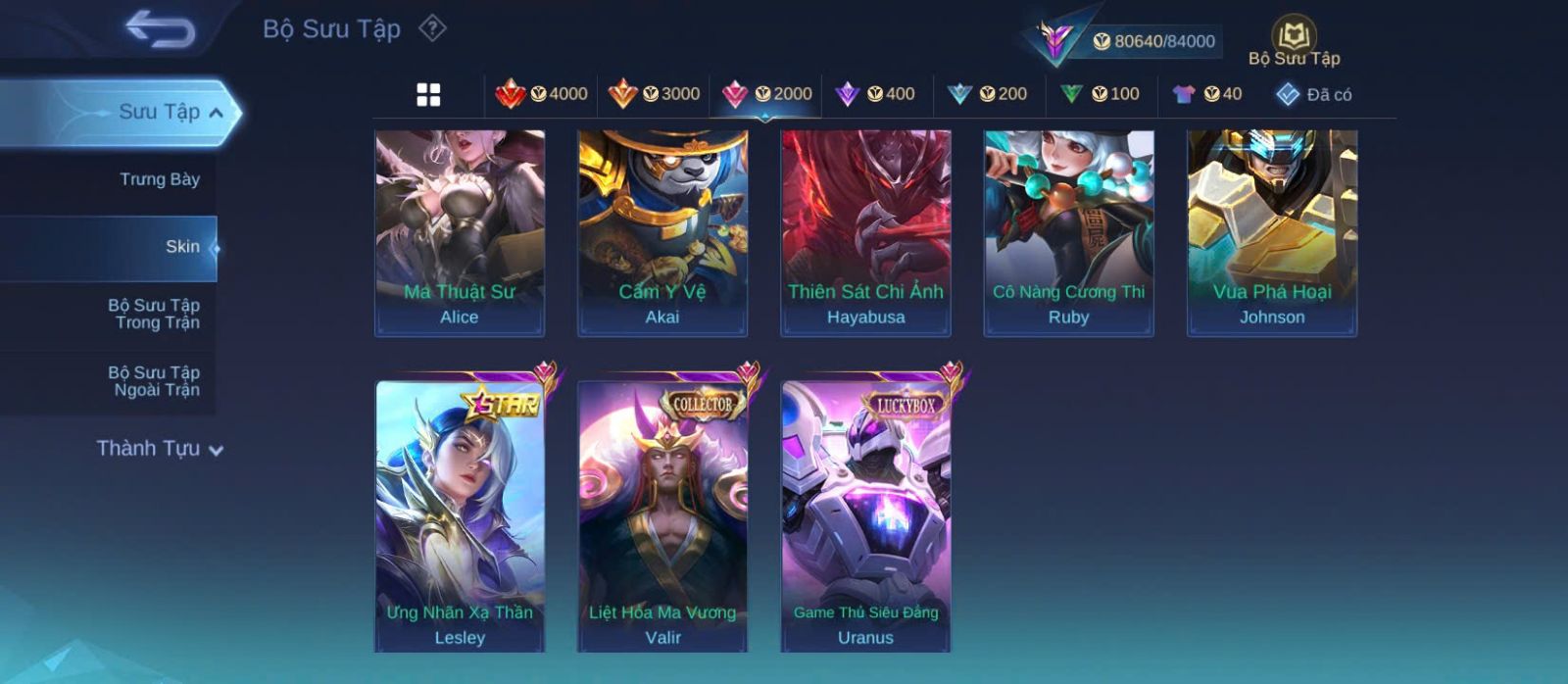1568x684 pixels.
Task: Open the Trưng Bày sidebar entry
Action: click(x=159, y=179)
